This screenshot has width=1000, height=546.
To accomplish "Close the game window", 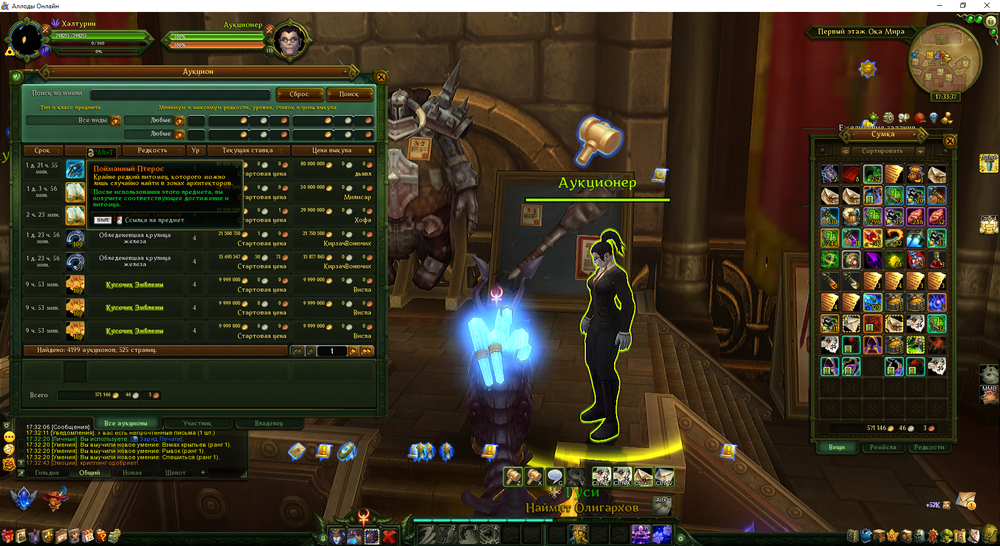I will [x=988, y=6].
